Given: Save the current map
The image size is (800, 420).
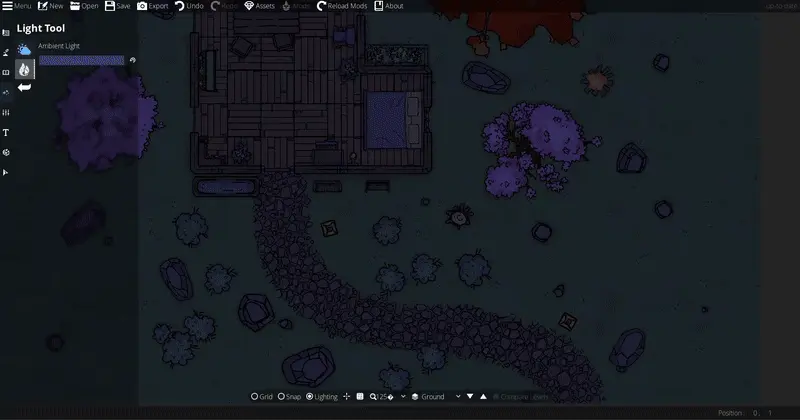Looking at the screenshot, I should [117, 6].
